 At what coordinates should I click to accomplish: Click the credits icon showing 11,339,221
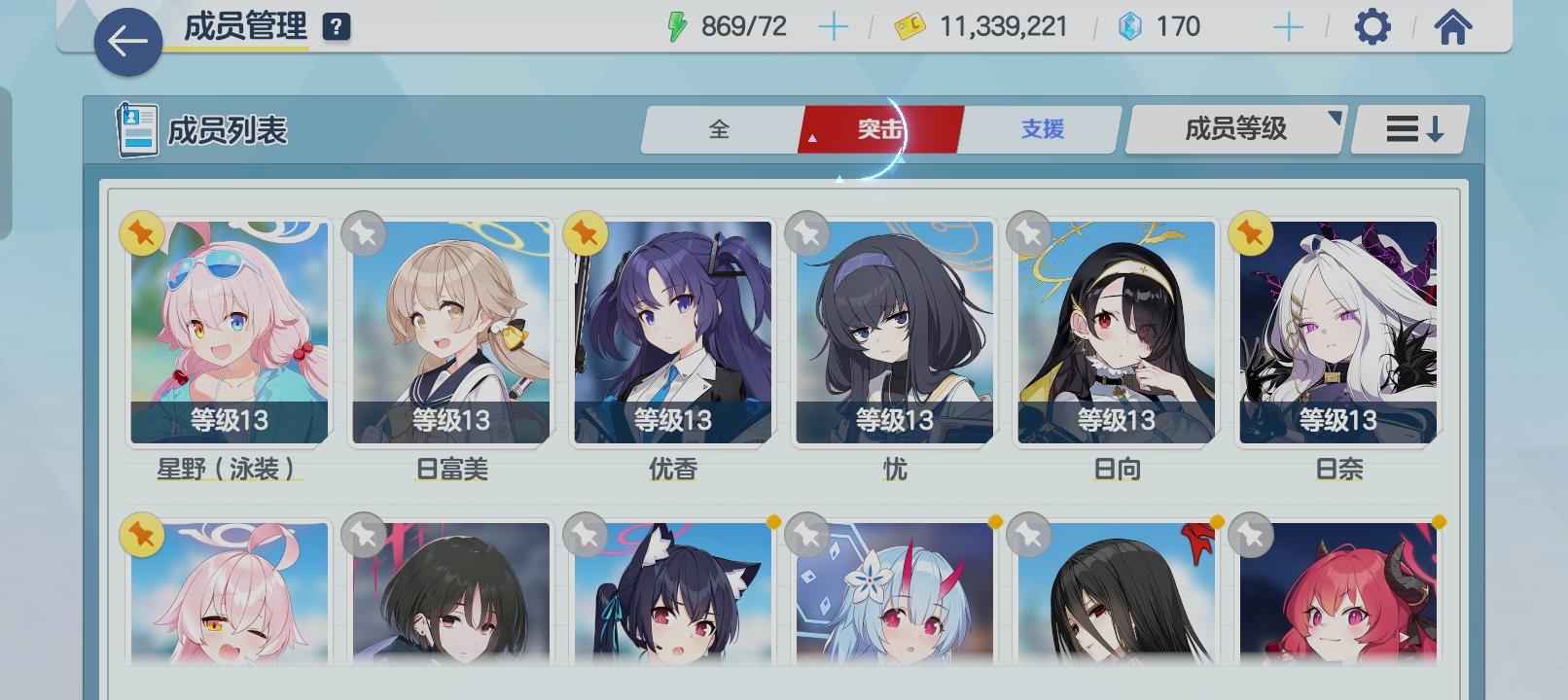pos(912,27)
